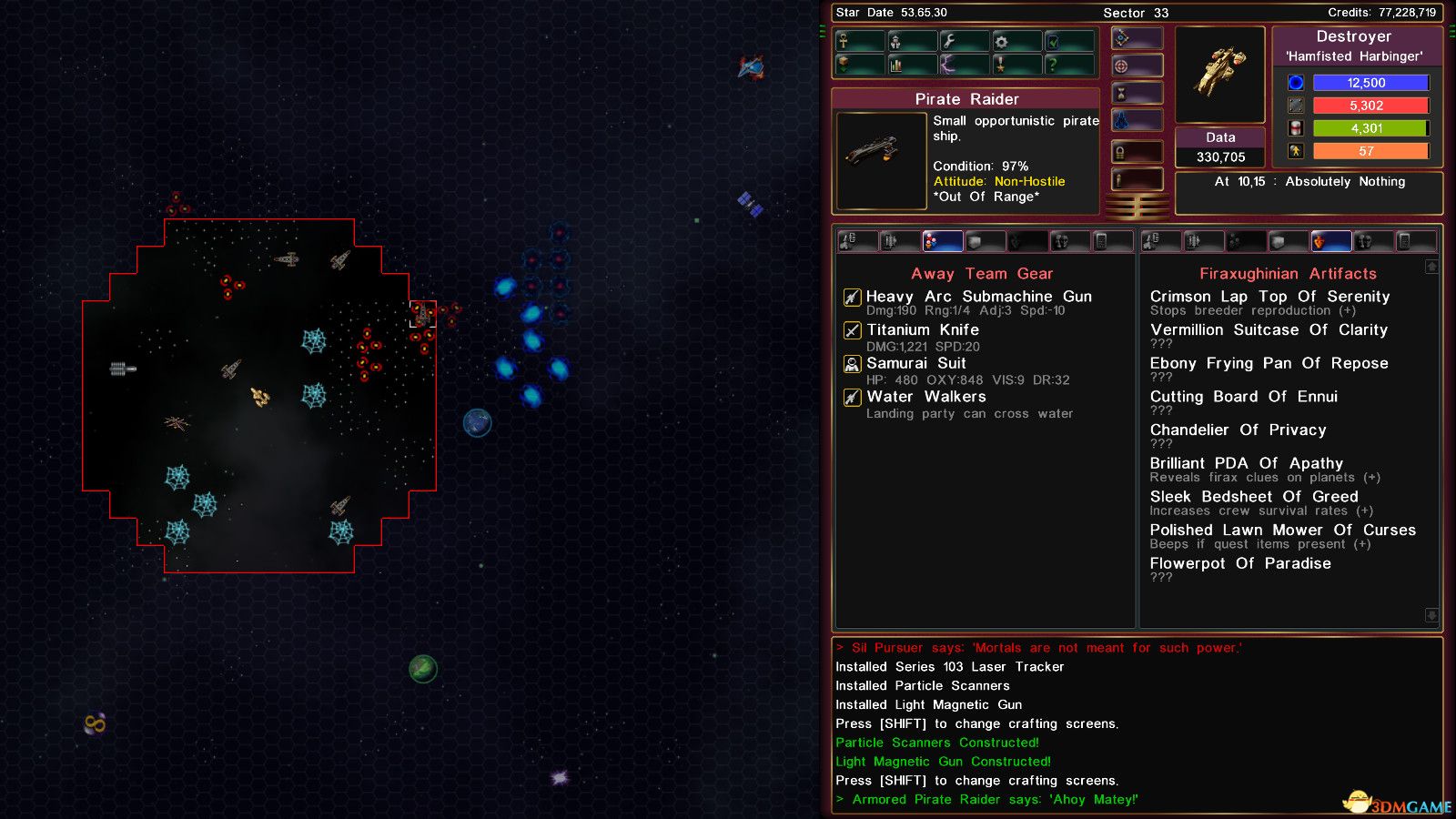Open the green question mark help

click(1070, 65)
